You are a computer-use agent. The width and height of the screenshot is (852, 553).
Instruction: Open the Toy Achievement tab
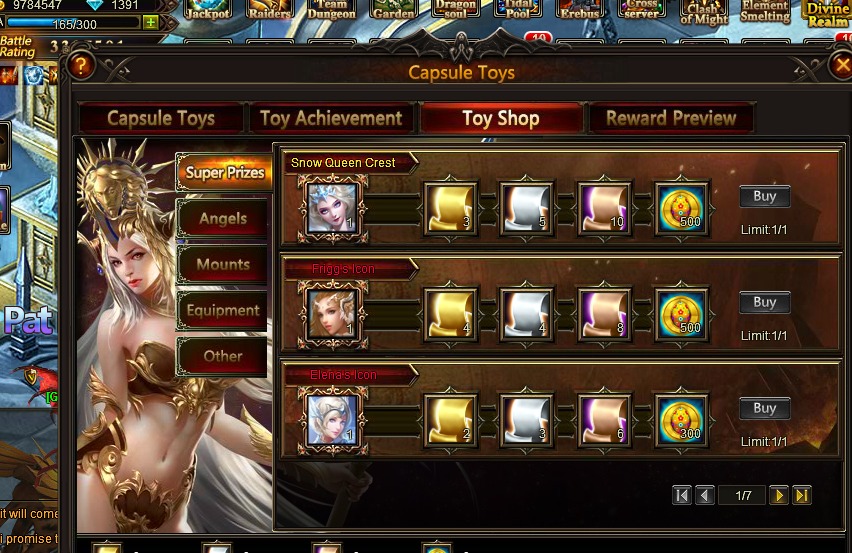[x=331, y=118]
